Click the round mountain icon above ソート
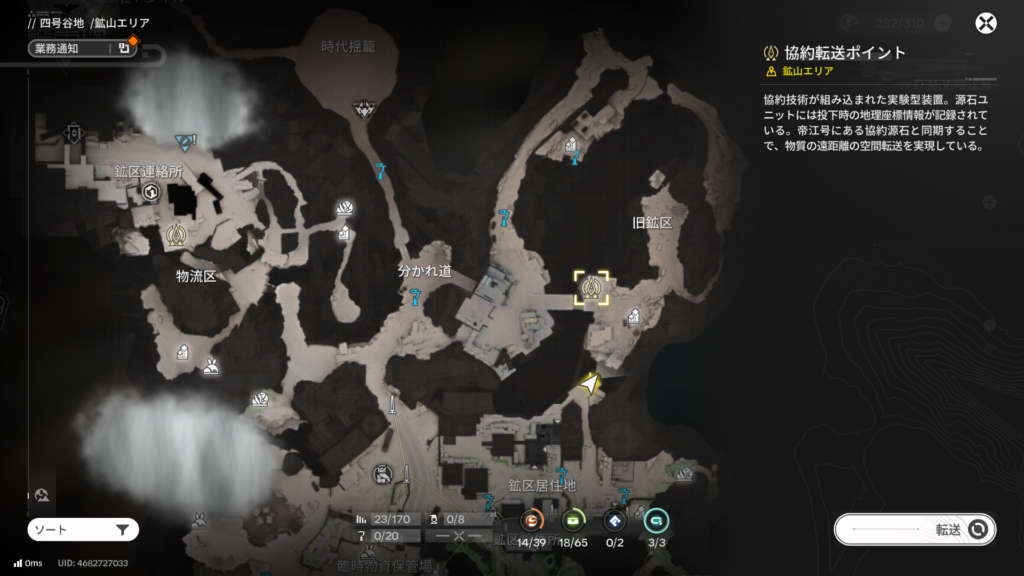 click(41, 495)
